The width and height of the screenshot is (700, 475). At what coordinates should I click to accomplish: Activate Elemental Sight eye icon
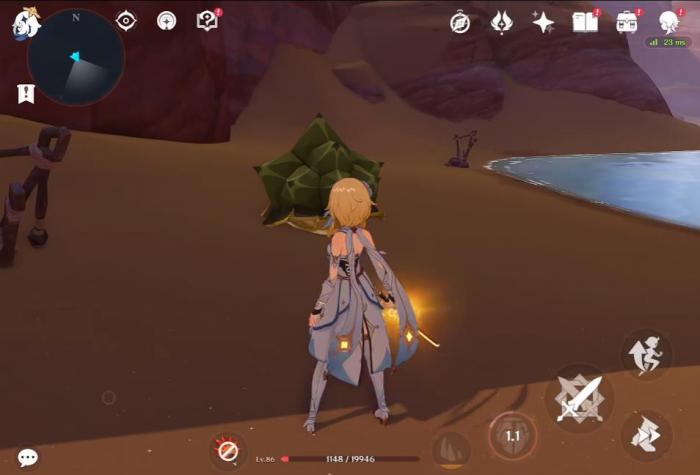tap(126, 21)
